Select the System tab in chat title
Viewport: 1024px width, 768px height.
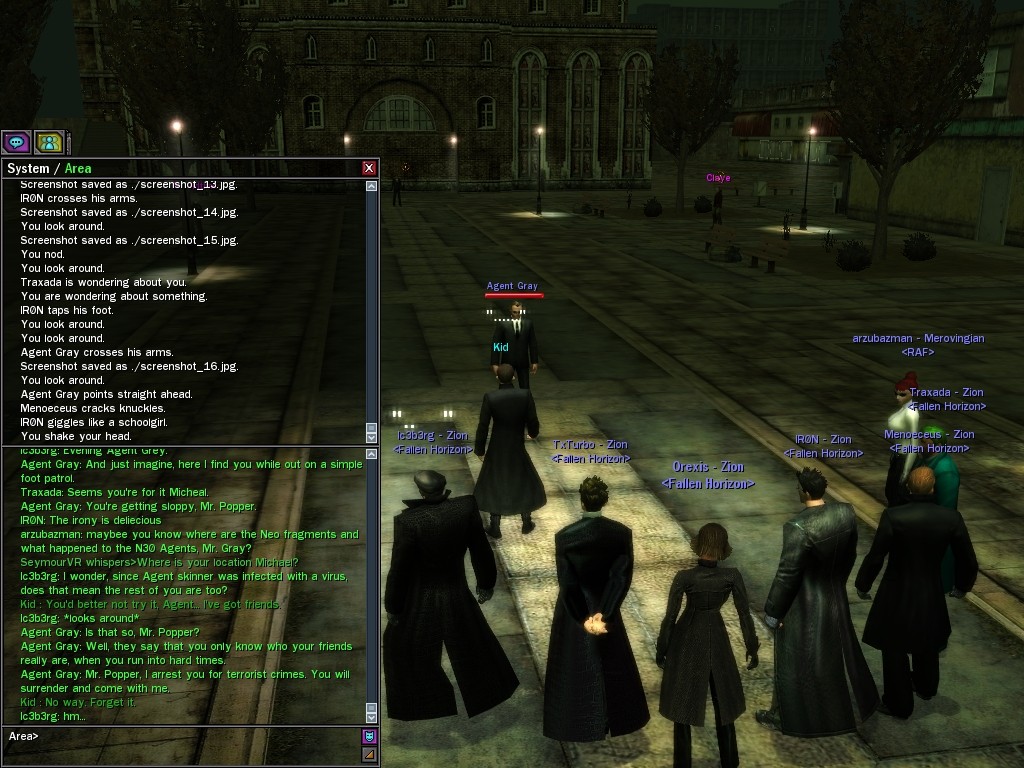[x=28, y=168]
